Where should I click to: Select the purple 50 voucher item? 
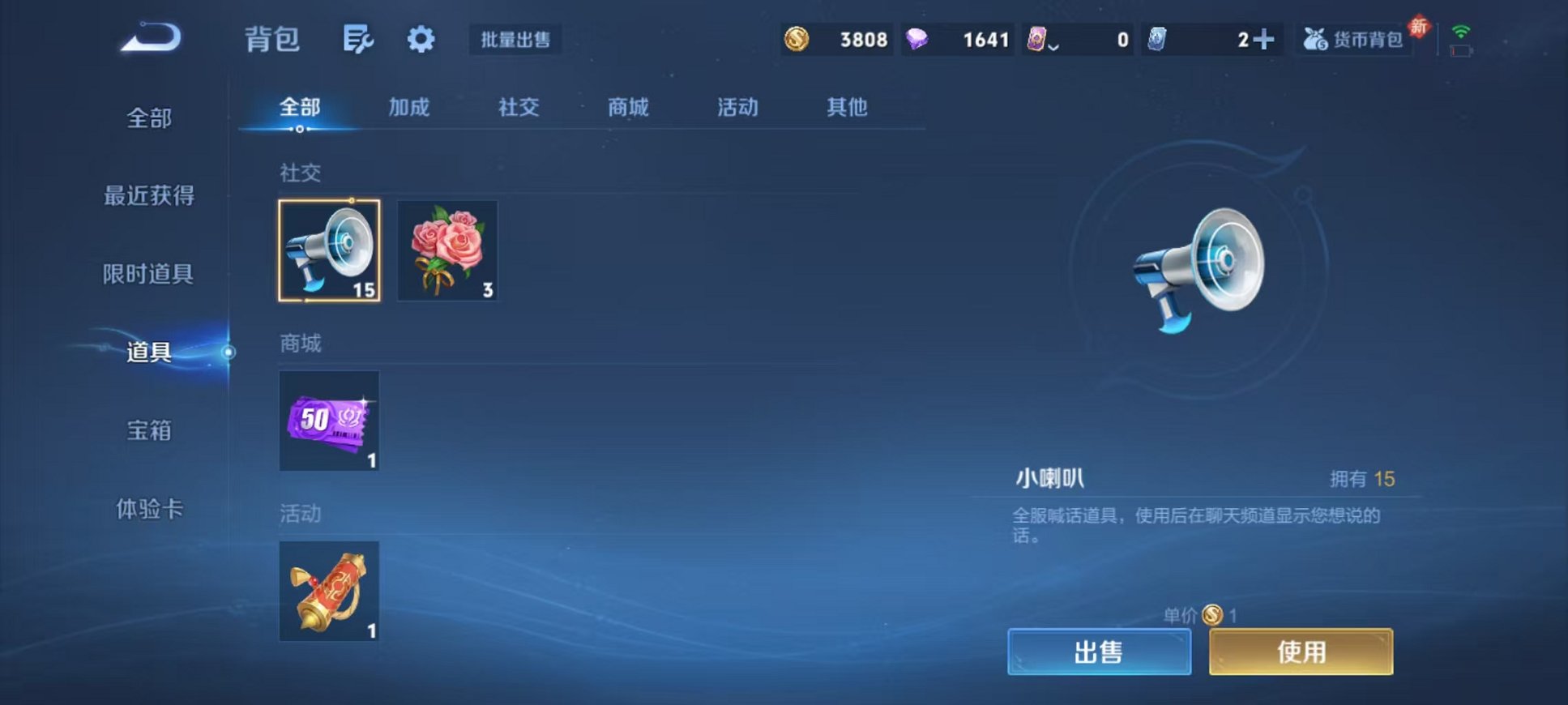pos(329,421)
